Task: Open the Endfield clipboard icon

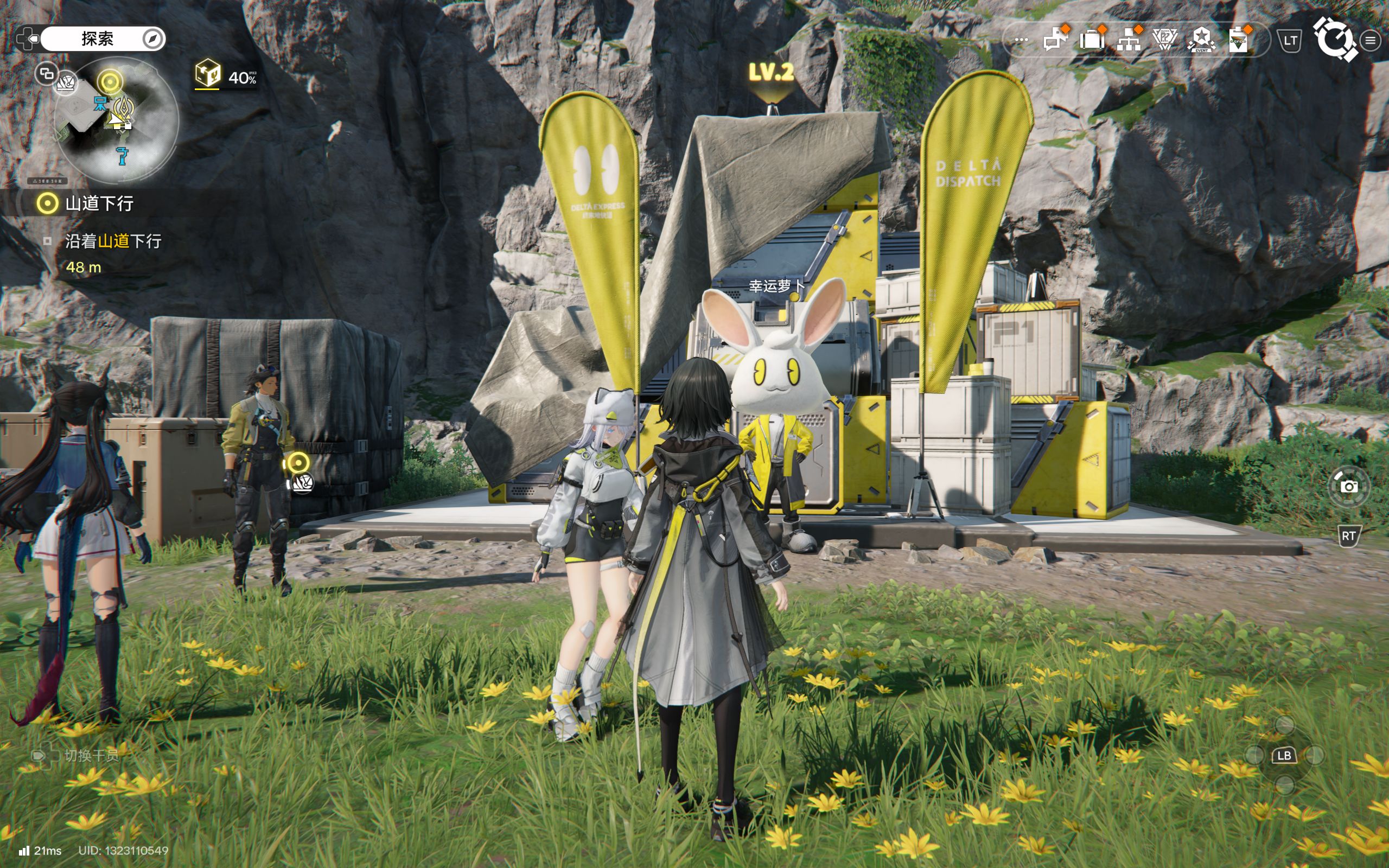Action: [1238, 40]
